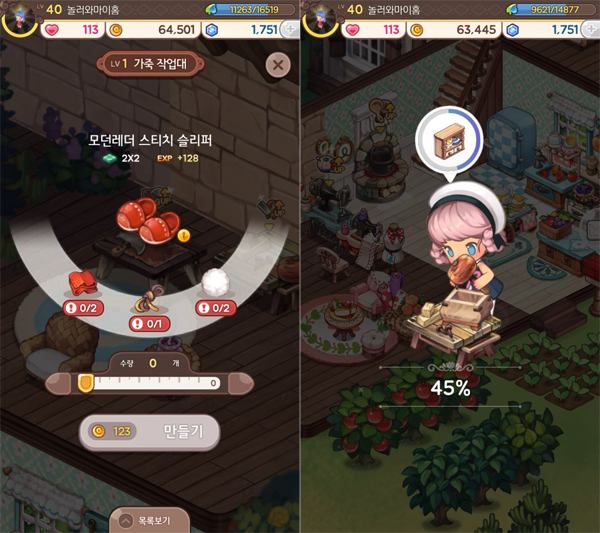Close the leather workbench crafting panel
Viewport: 600px width, 533px height.
(x=278, y=66)
